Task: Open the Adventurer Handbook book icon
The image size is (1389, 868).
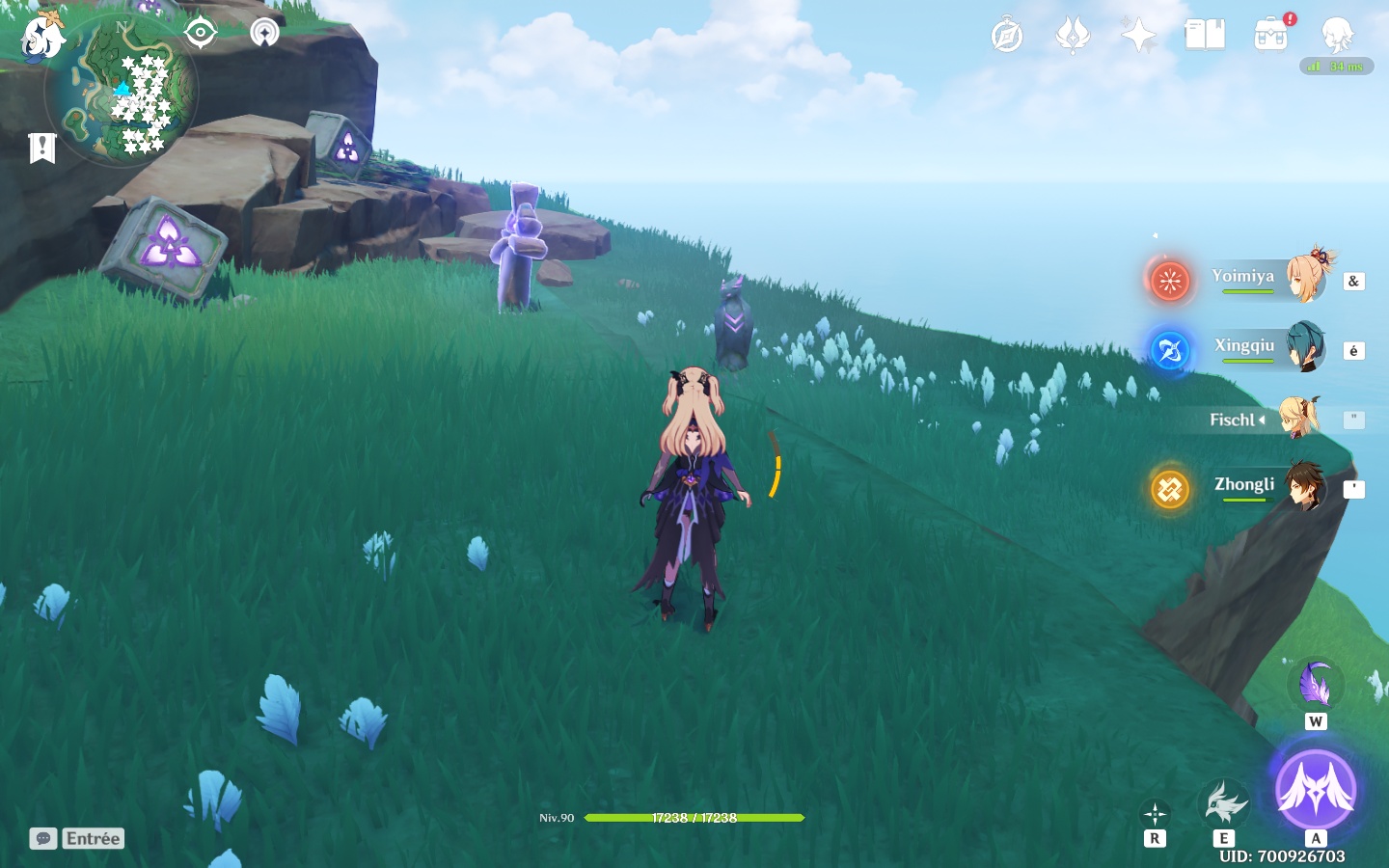Action: point(1205,36)
